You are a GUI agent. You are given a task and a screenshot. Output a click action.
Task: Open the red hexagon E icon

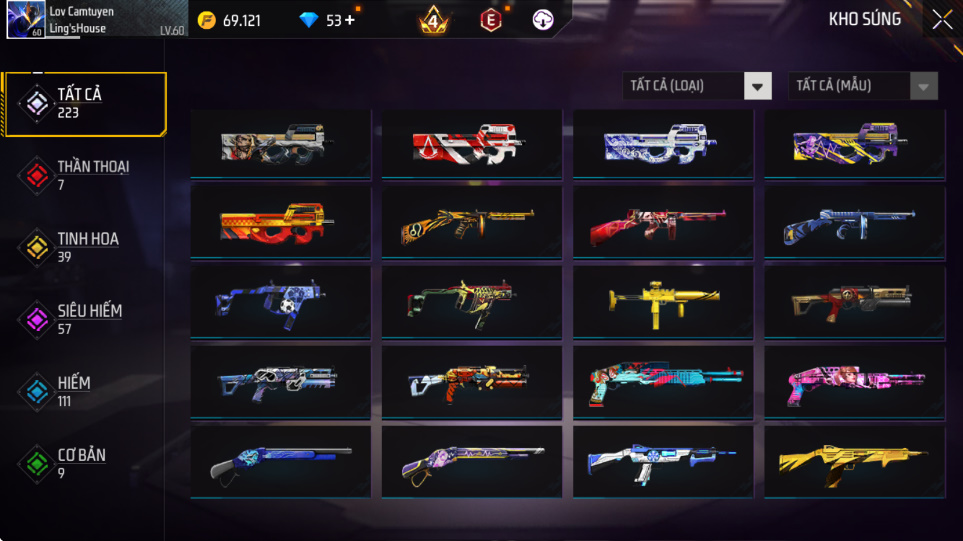[490, 20]
